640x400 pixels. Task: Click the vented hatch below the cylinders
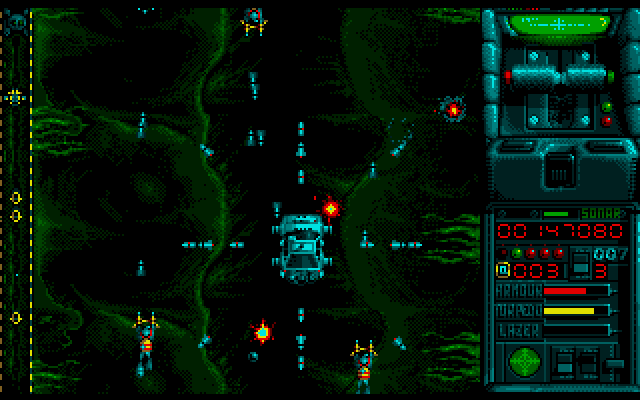coord(560,172)
